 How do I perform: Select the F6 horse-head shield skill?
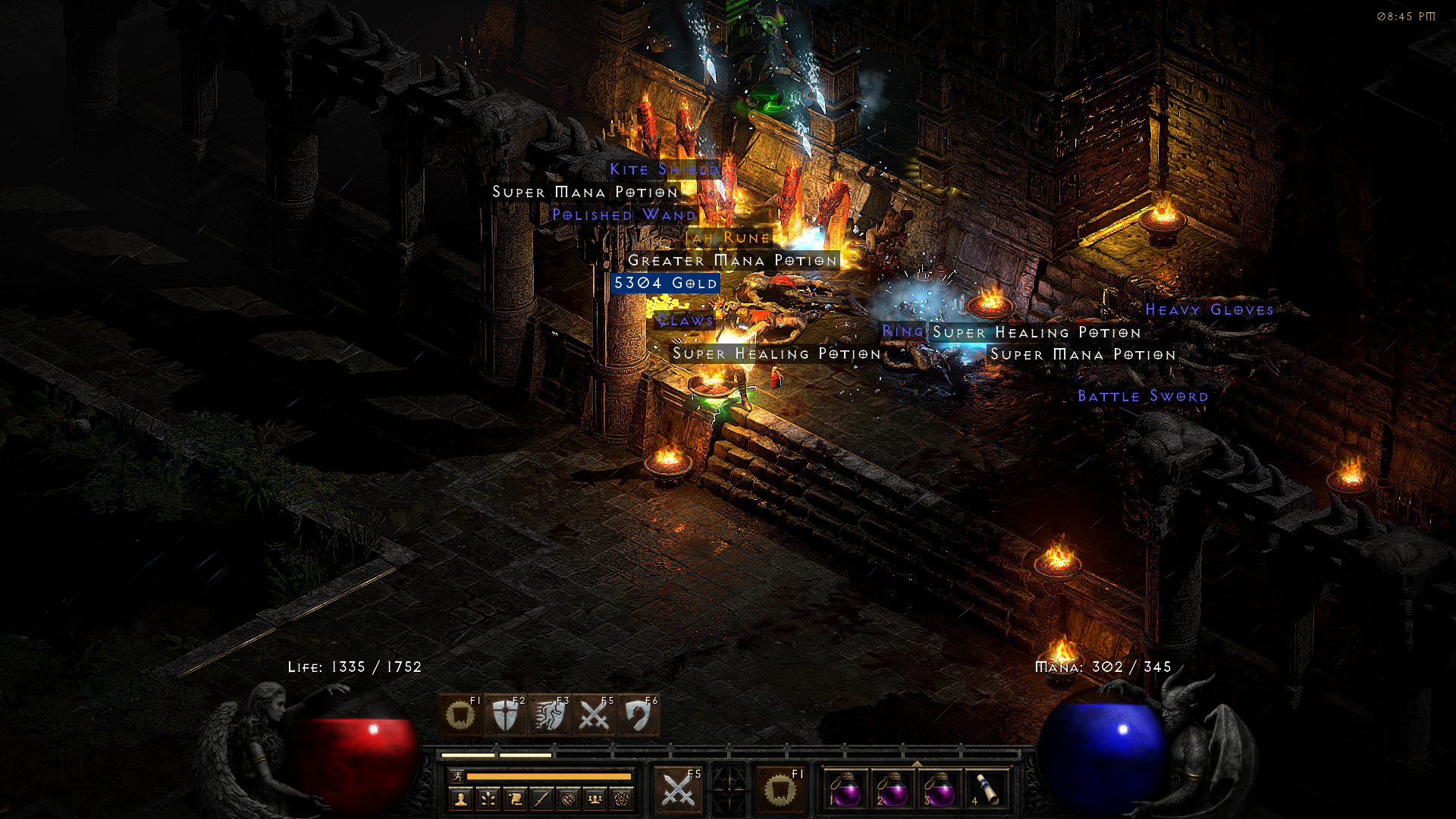pos(638,715)
